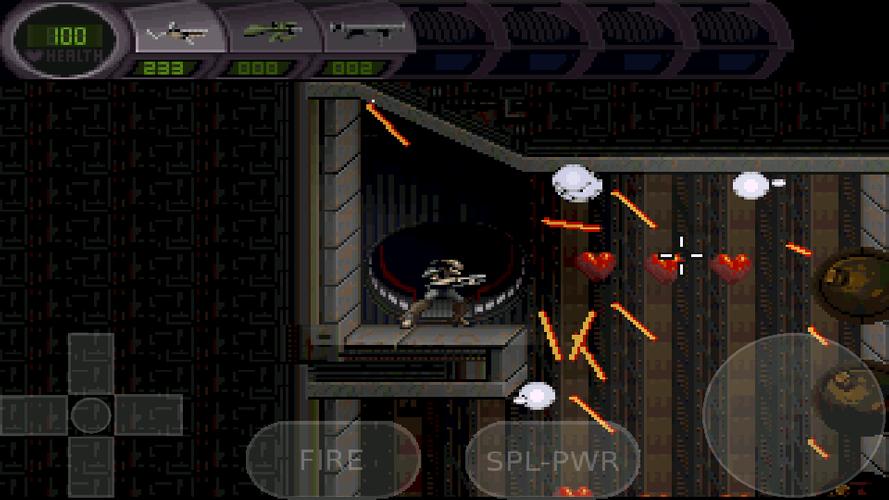The height and width of the screenshot is (500, 889).
Task: Tap the d-pad right arm
Action: click(148, 414)
